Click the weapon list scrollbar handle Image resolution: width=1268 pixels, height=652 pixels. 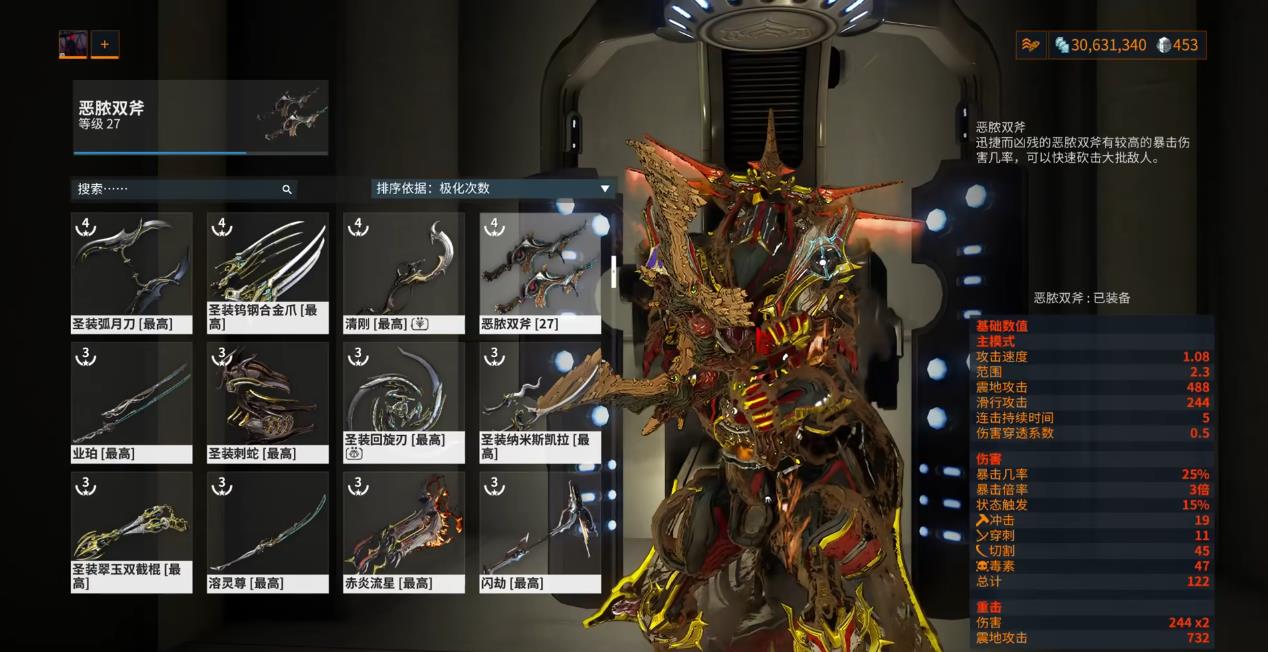(x=613, y=271)
